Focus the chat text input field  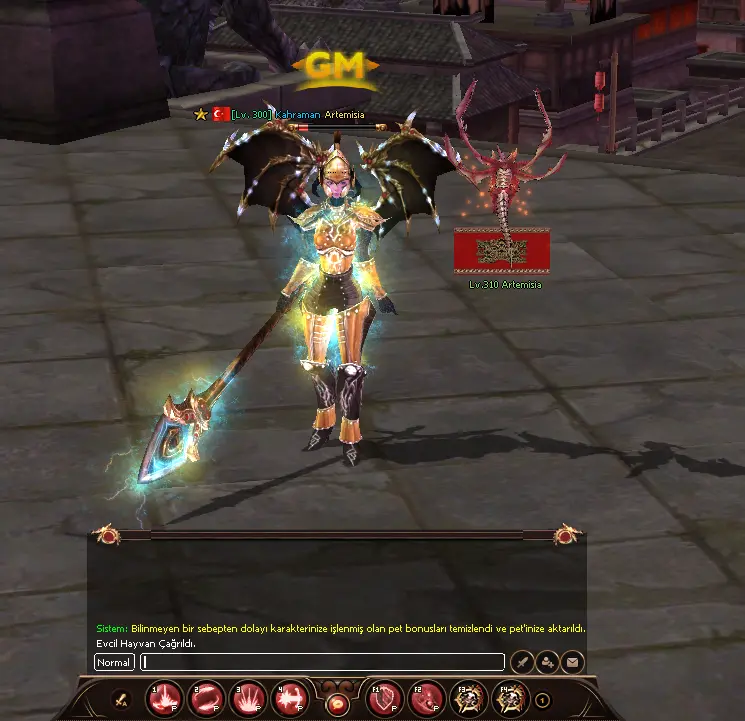[322, 662]
